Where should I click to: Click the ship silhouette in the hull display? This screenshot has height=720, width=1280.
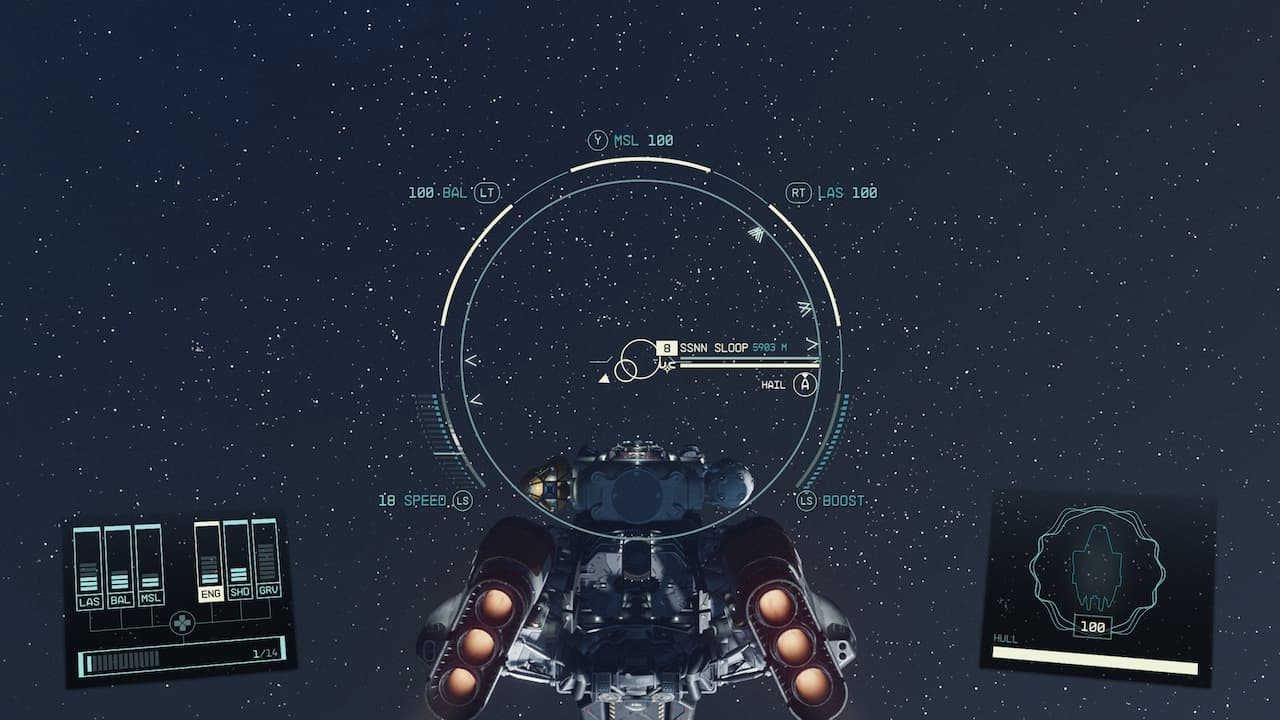tap(1095, 565)
